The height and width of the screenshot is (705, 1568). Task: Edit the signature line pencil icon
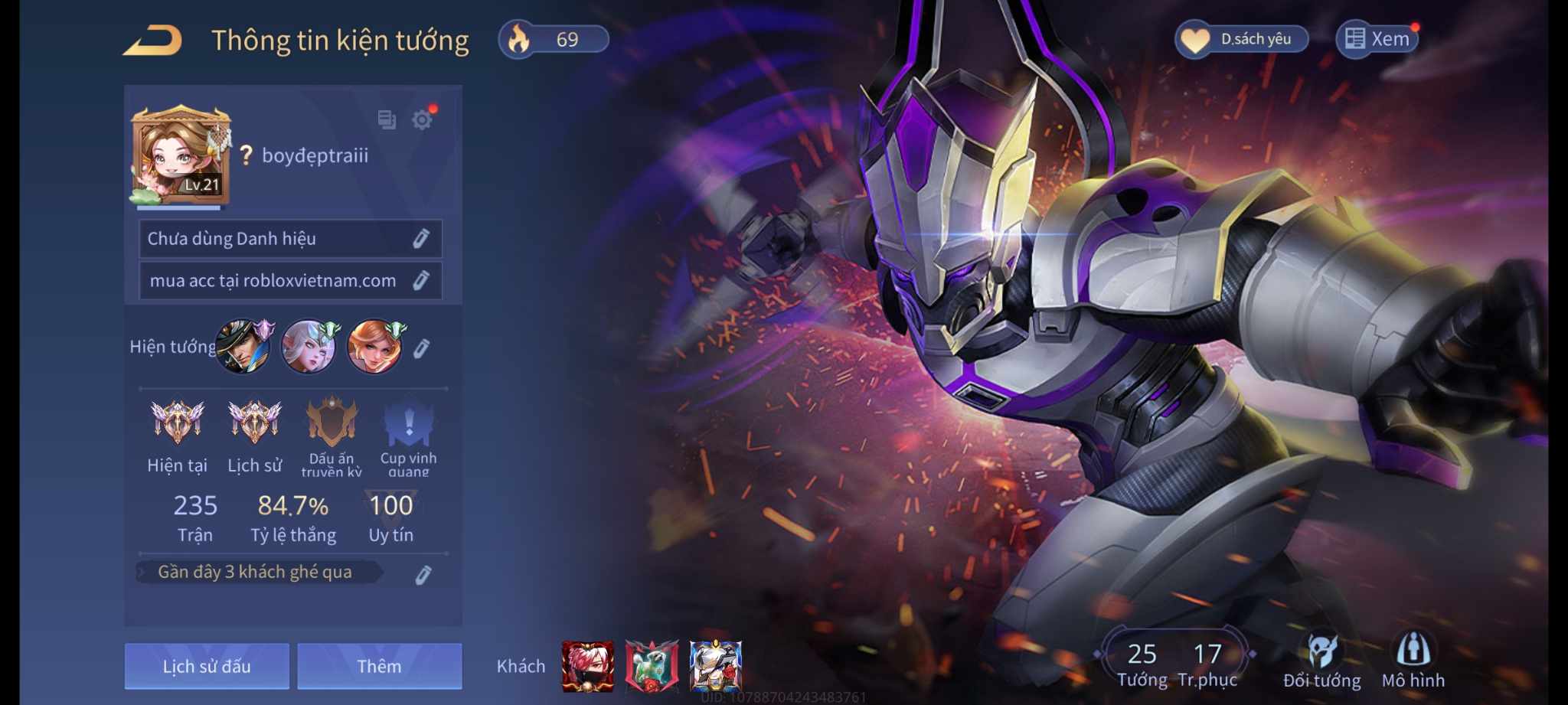[x=420, y=281]
